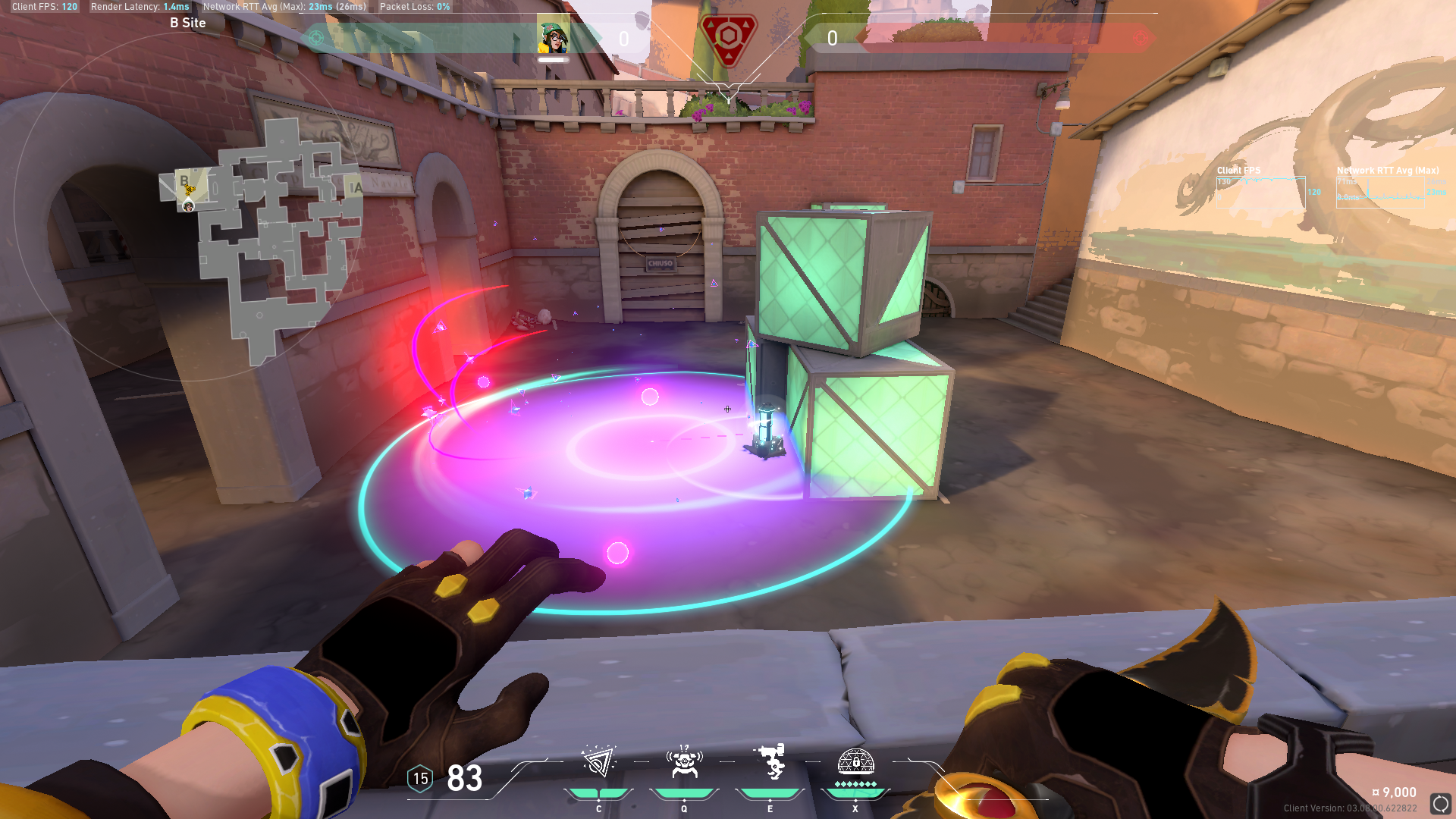Activate the Nanoswarm grenade ability icon
This screenshot has width=1456, height=819.
click(598, 762)
